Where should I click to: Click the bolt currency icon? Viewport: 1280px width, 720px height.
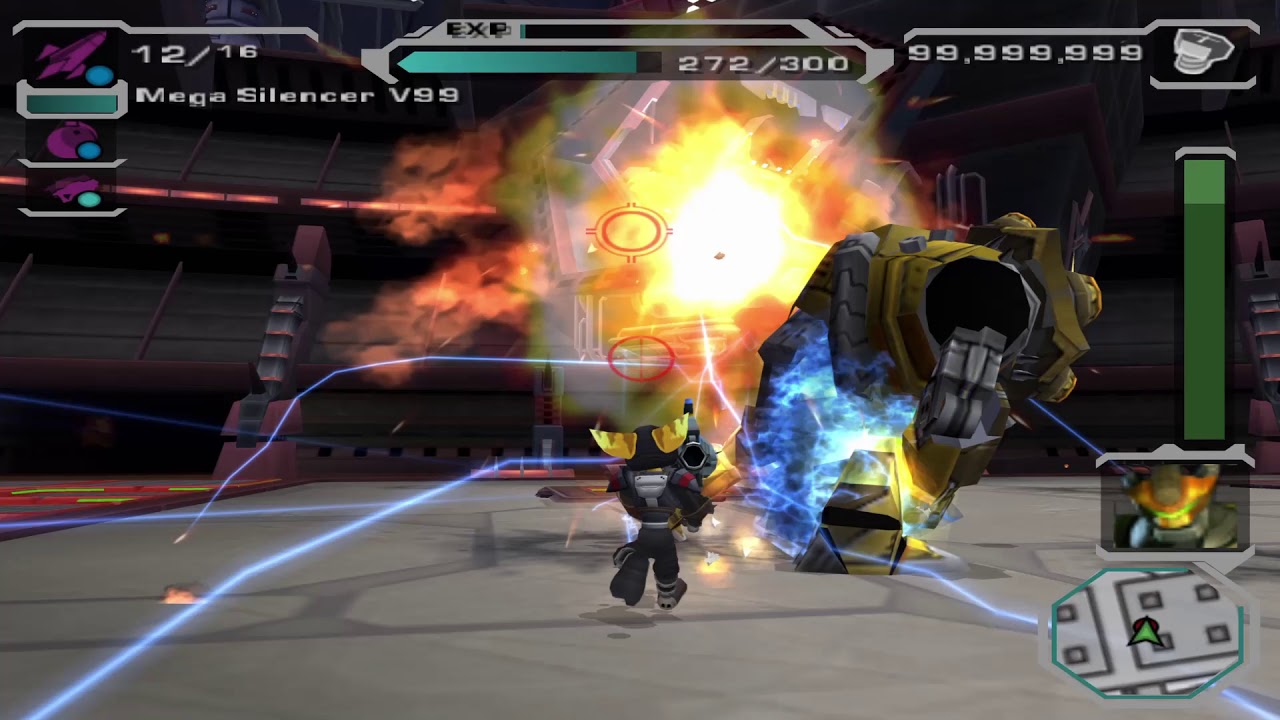[1203, 51]
